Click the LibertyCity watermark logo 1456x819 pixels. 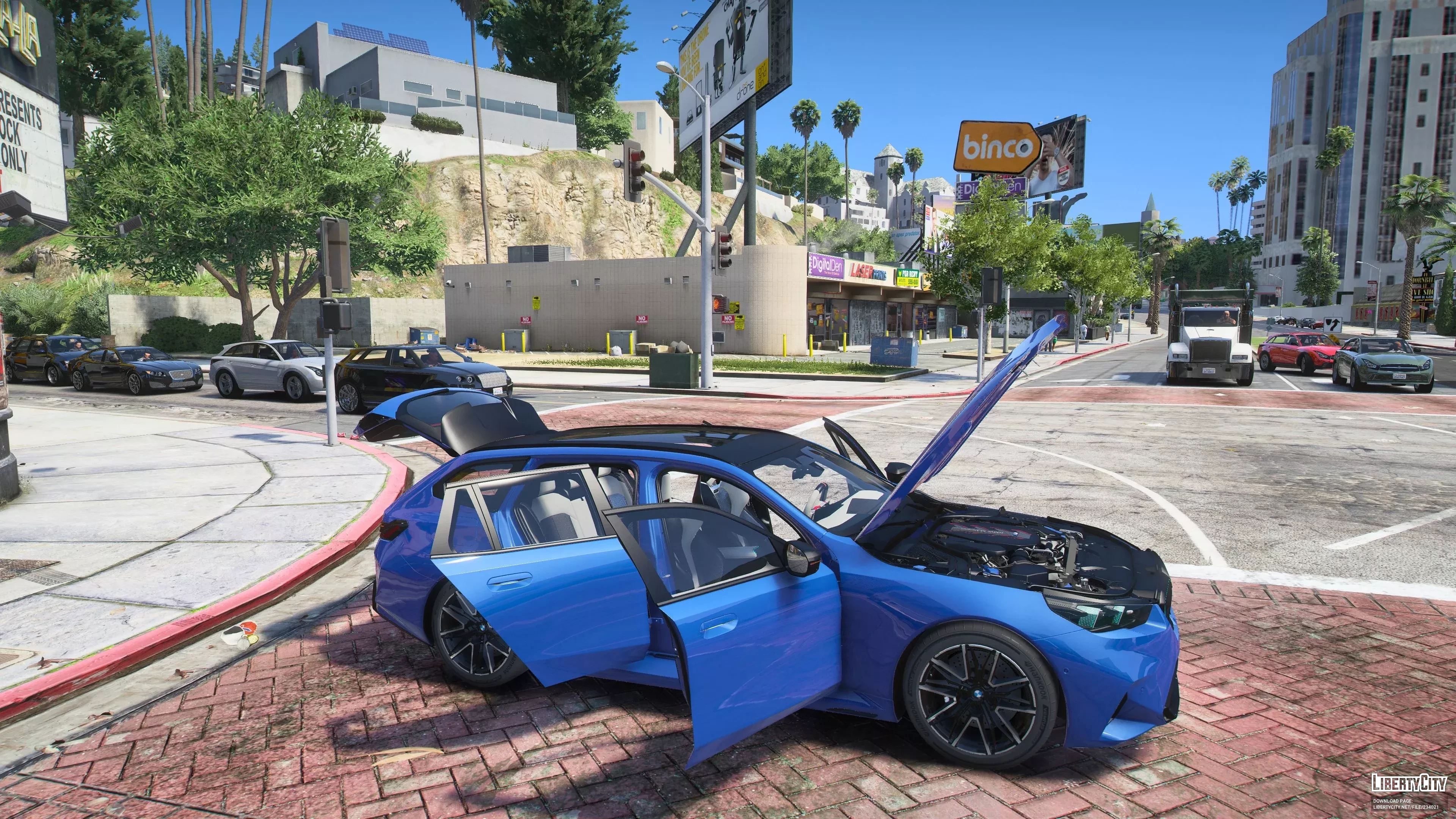[1409, 783]
